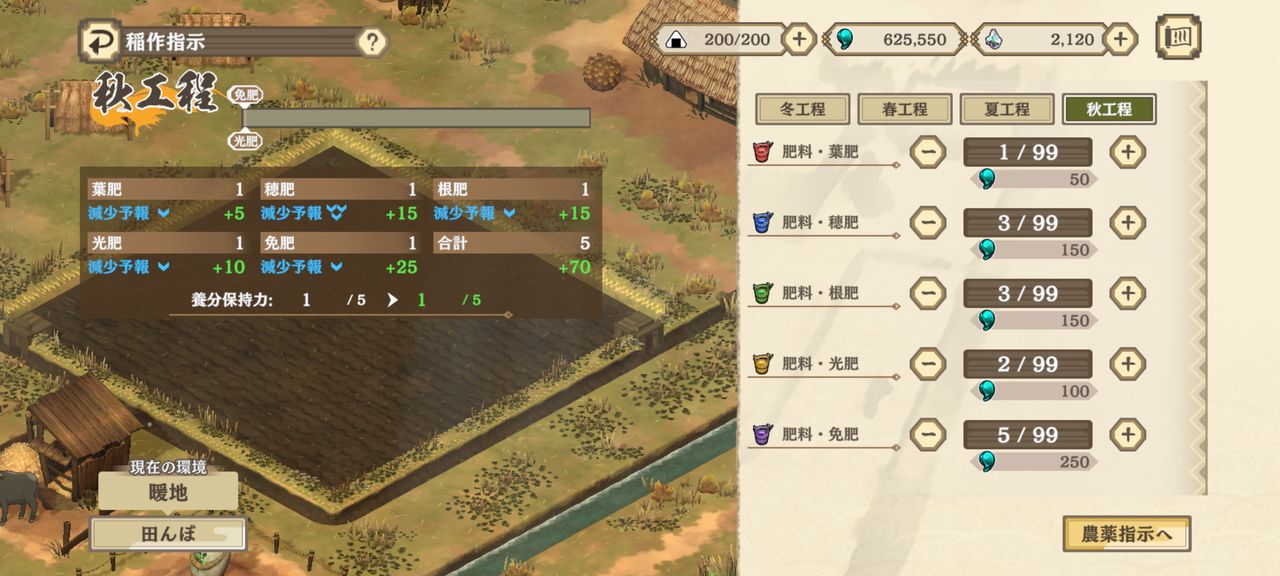1280x576 pixels.
Task: Increase 葉肥 fertilizer amount
Action: tap(1127, 152)
